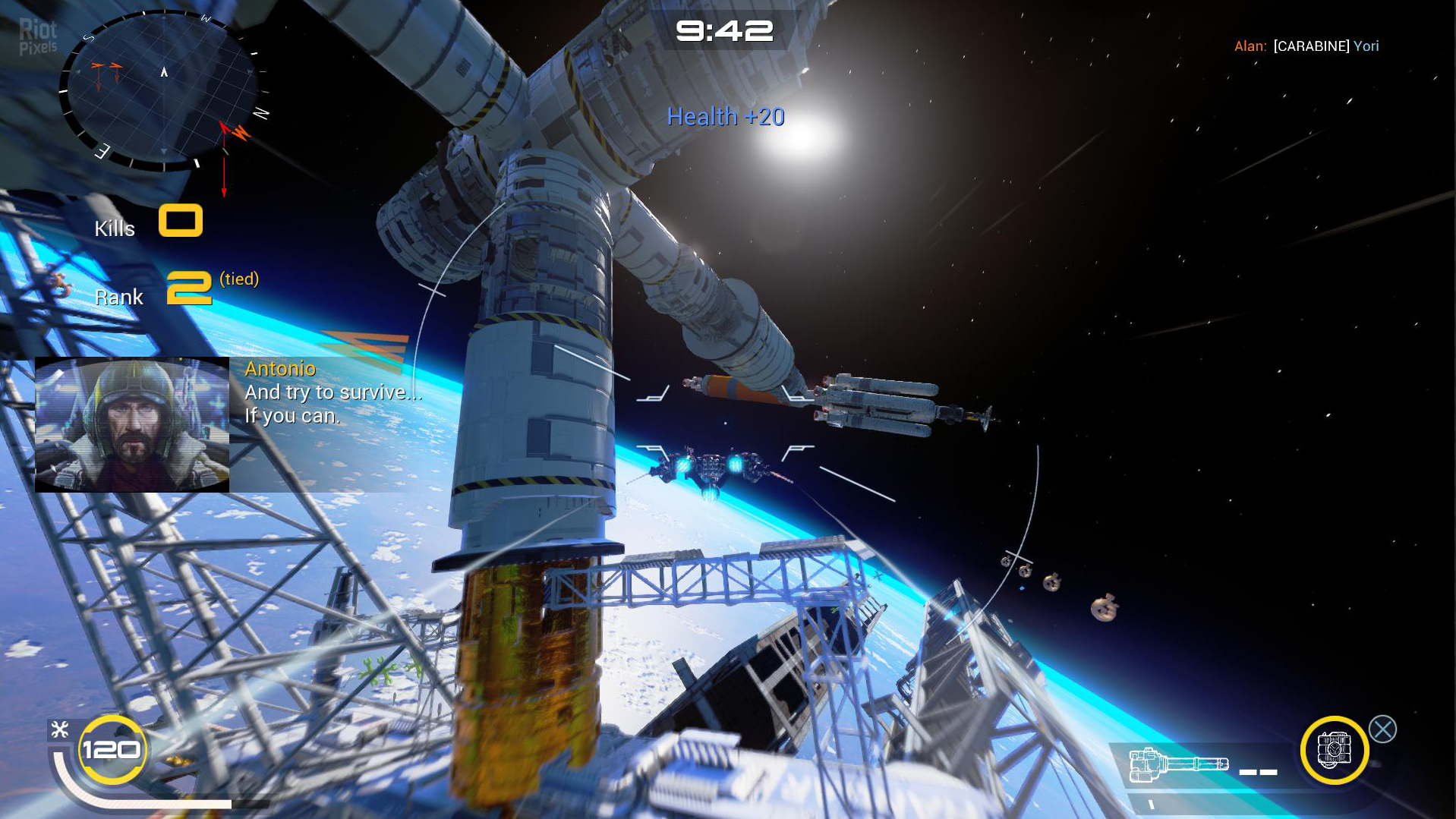
Task: Click the wrench repair icon
Action: click(60, 730)
